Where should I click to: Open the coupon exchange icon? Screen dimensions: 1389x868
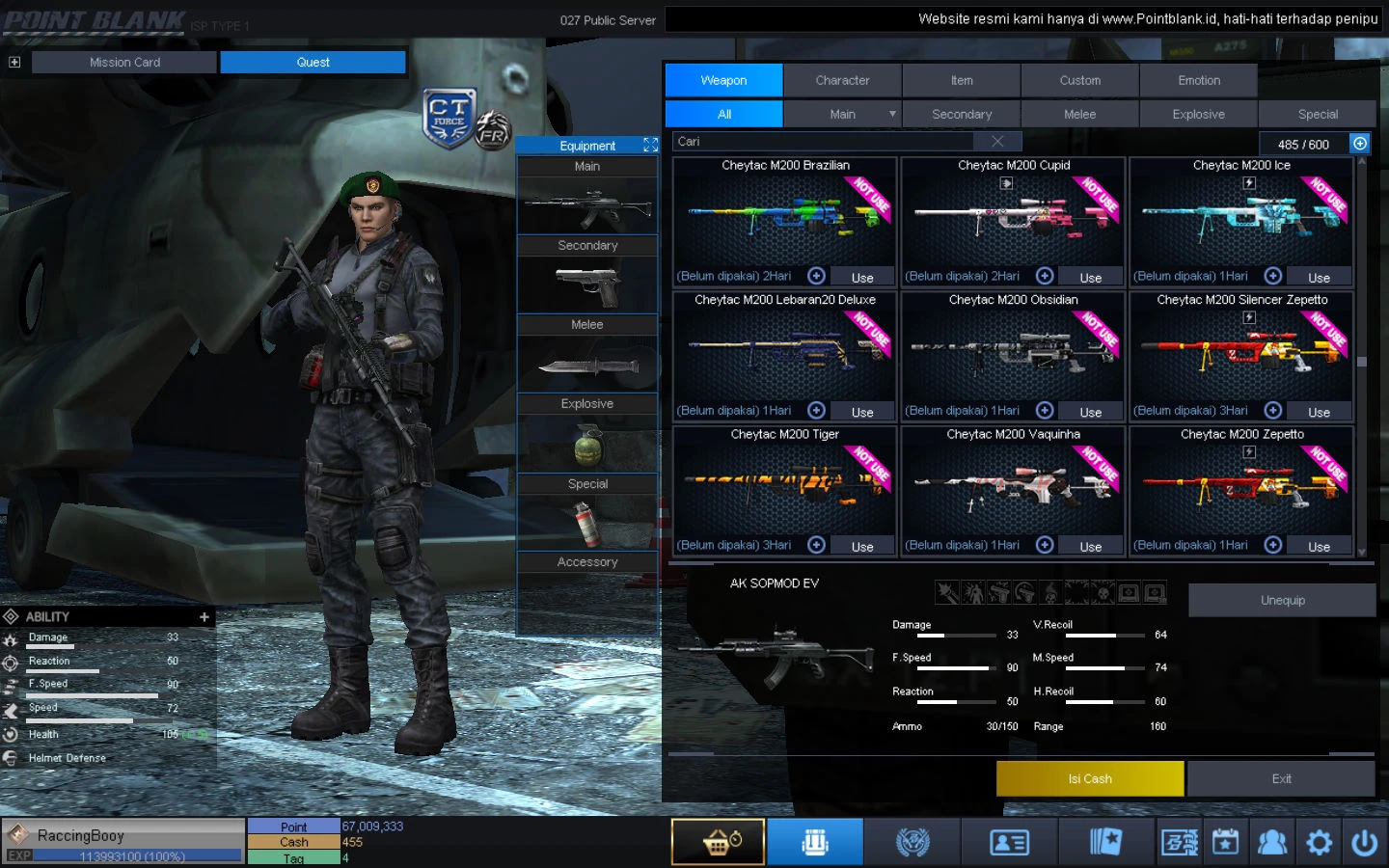click(x=1178, y=841)
